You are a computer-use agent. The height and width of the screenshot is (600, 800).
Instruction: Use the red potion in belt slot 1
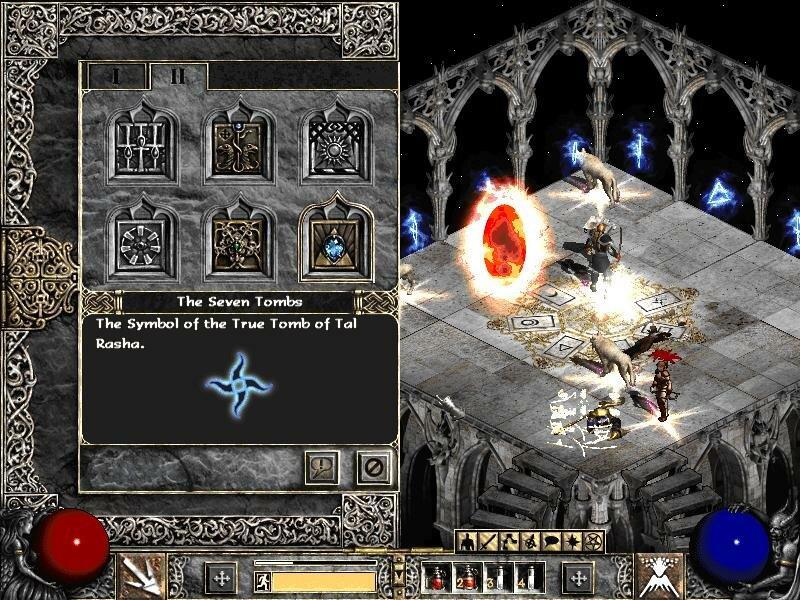[436, 578]
